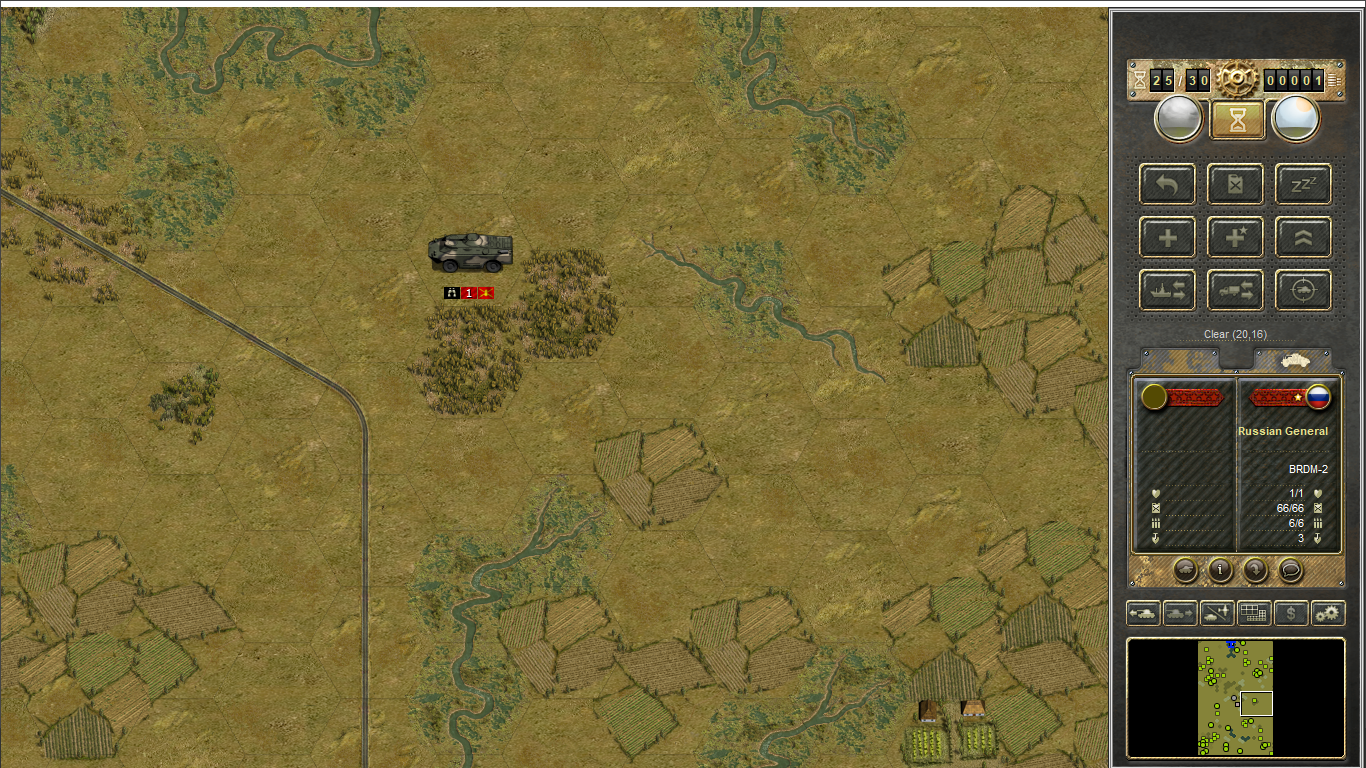Toggle the air/ground view button
1366x768 pixels.
[1217, 613]
